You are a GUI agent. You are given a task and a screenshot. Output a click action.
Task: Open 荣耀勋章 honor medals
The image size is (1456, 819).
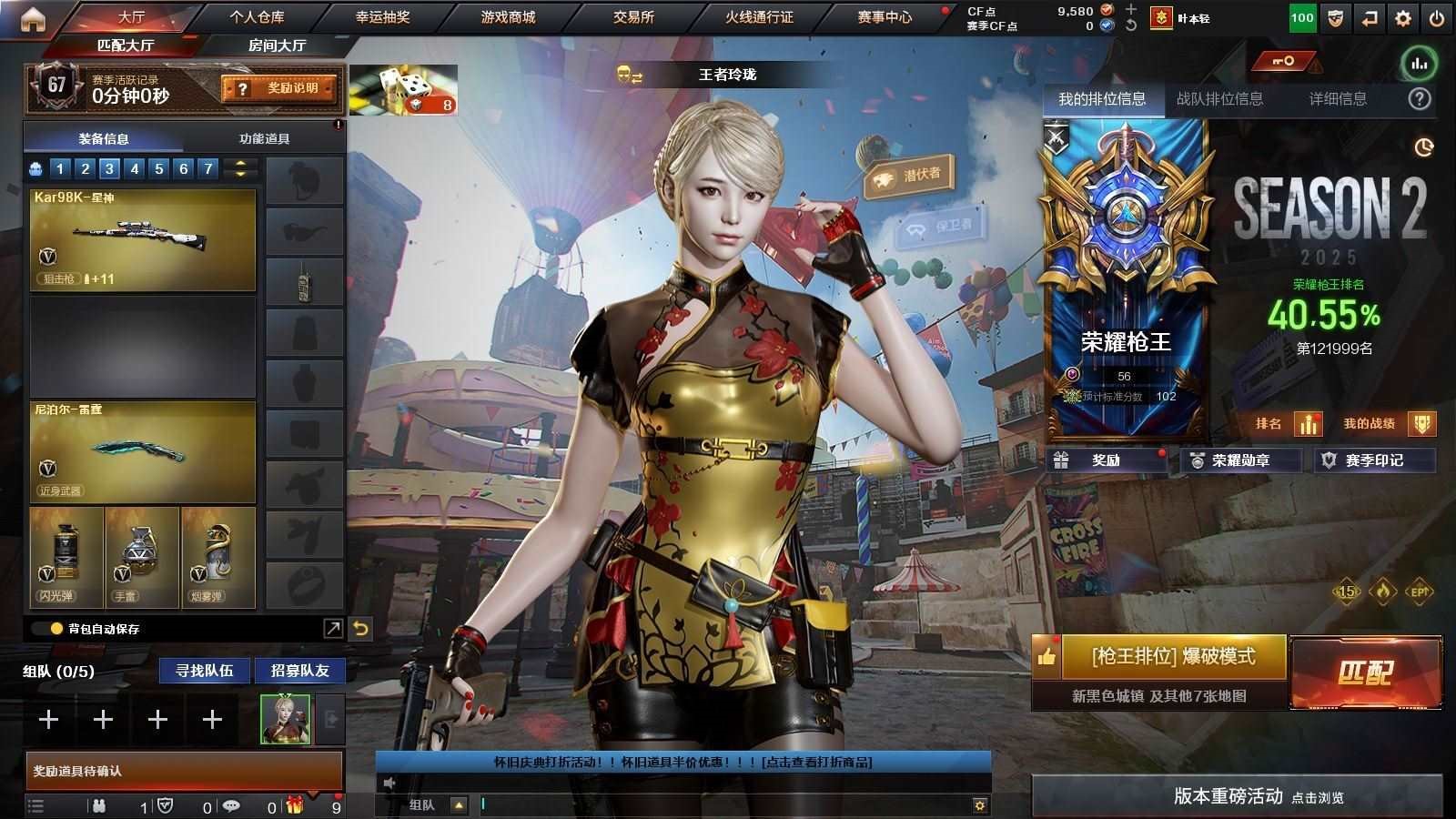click(1239, 460)
